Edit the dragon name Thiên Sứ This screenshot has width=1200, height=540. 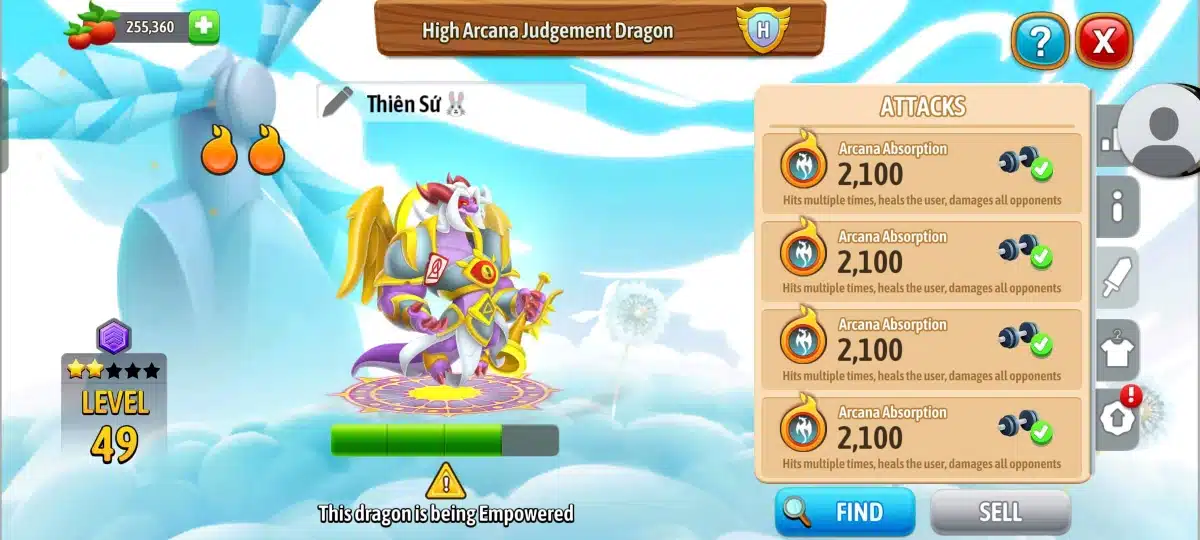click(338, 102)
